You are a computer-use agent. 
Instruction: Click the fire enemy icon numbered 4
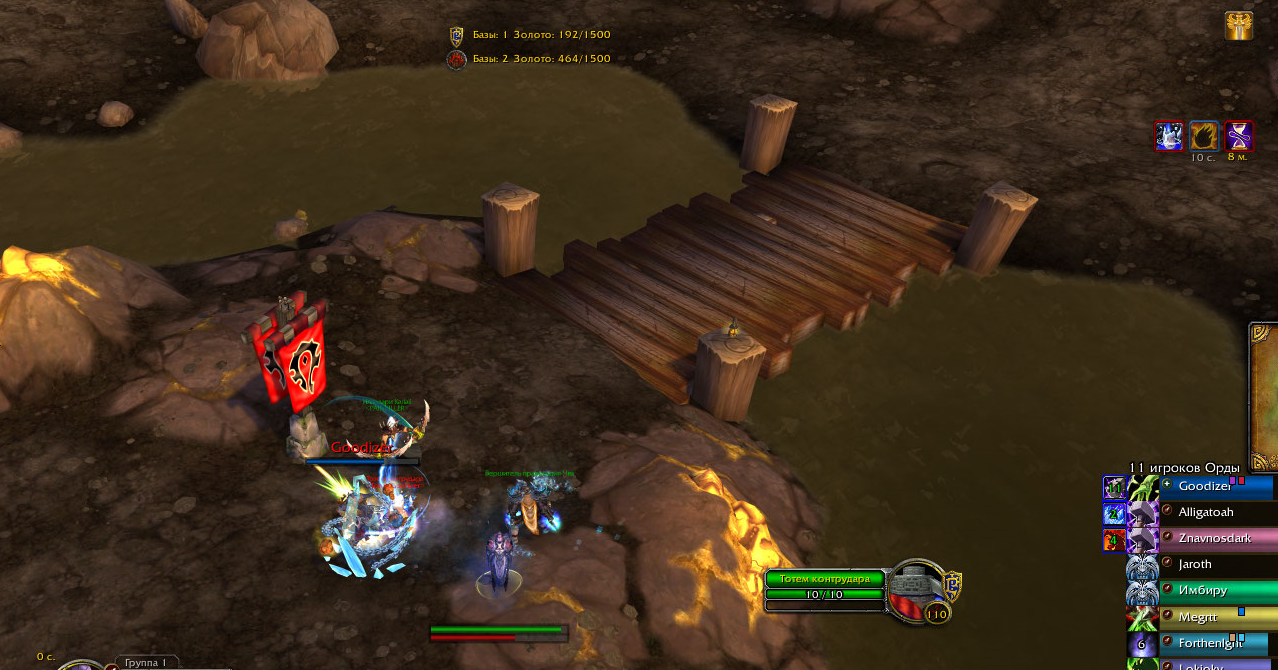click(1114, 540)
